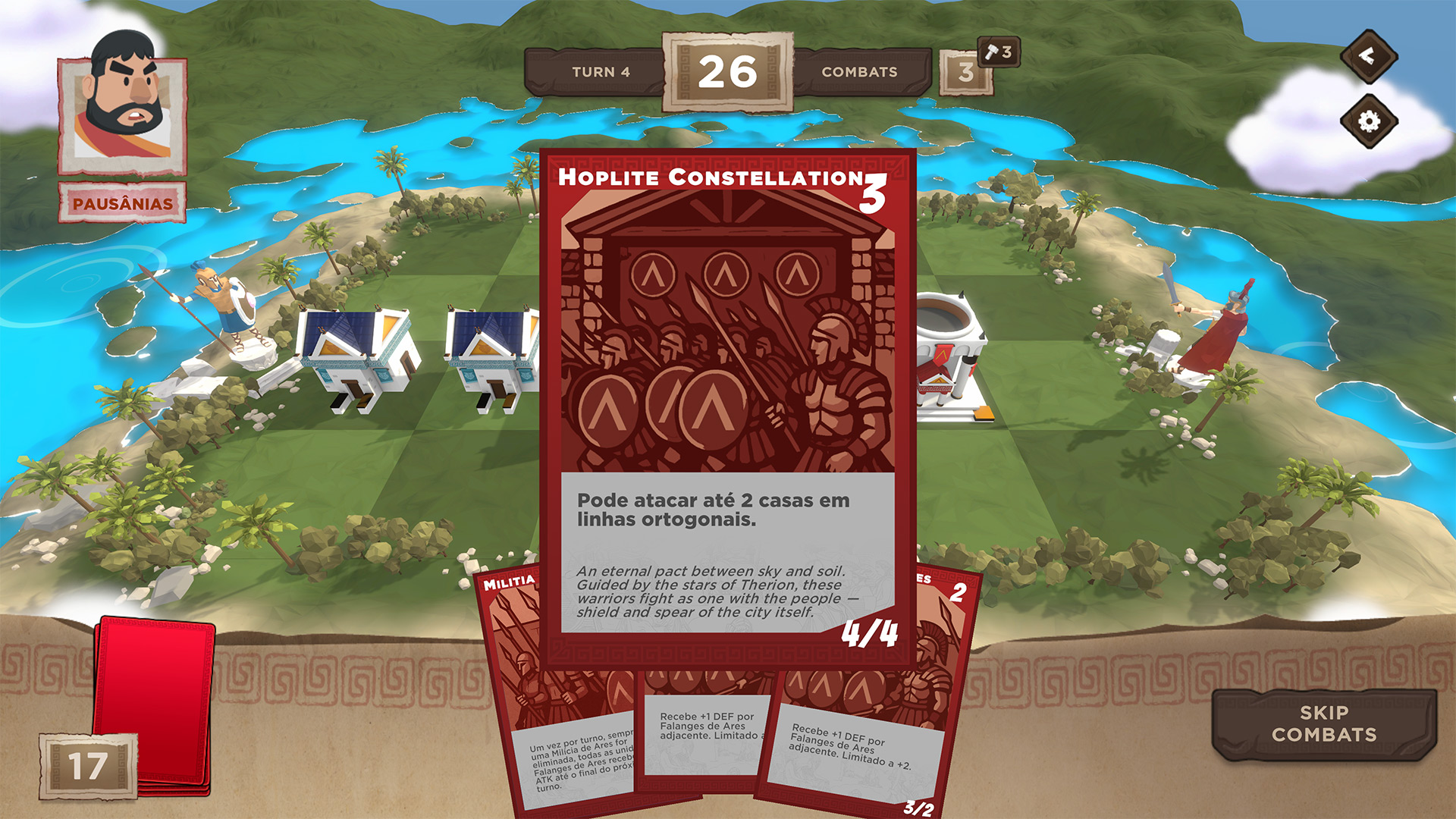Click the back arrow button

(1368, 56)
